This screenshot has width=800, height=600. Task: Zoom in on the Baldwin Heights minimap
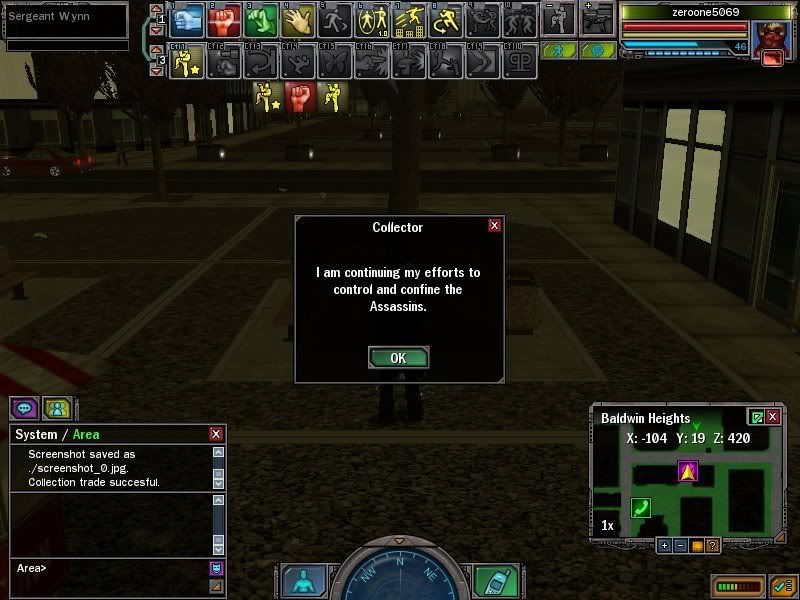coord(664,545)
